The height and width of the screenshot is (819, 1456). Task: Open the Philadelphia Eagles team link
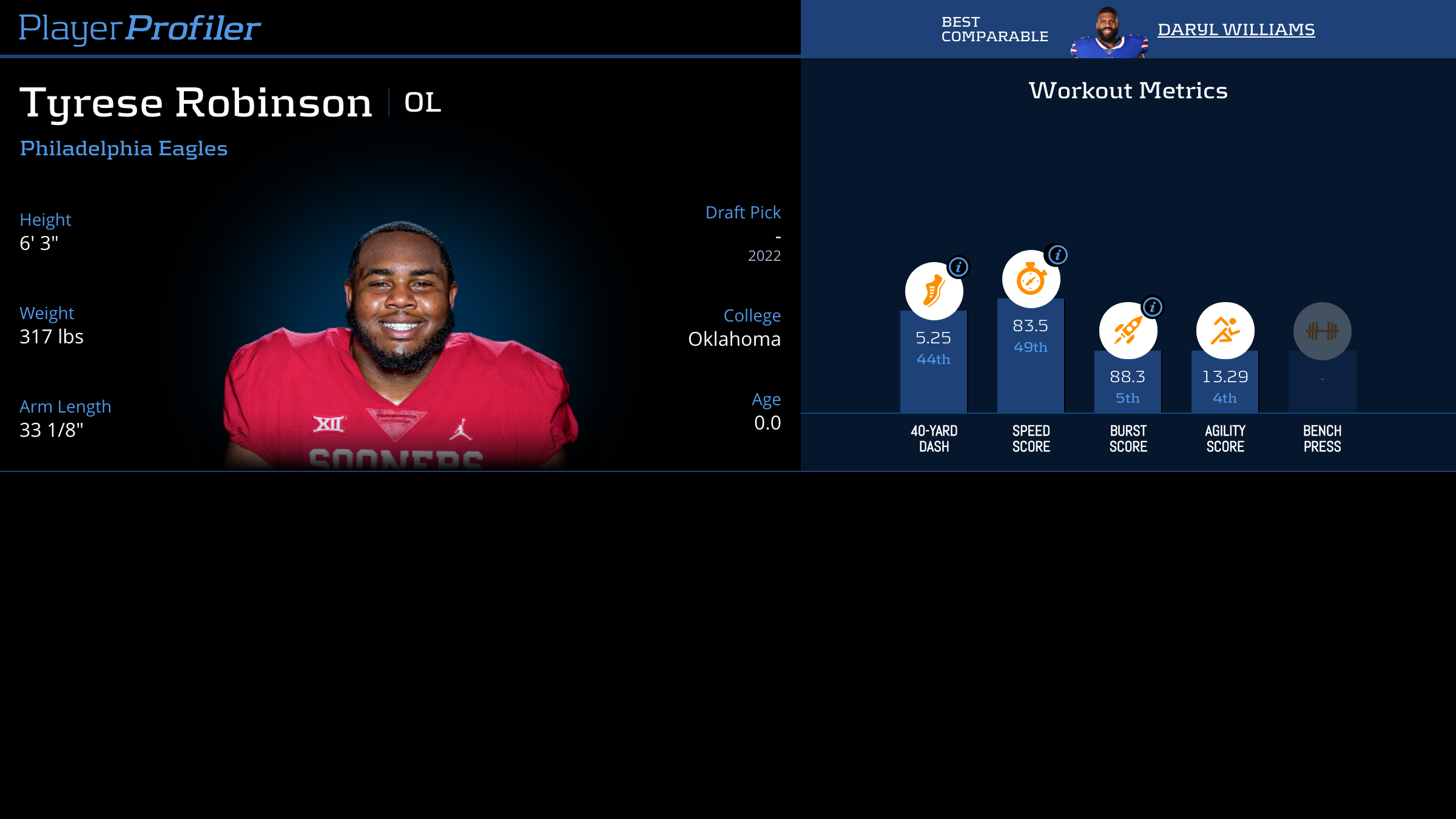click(124, 149)
